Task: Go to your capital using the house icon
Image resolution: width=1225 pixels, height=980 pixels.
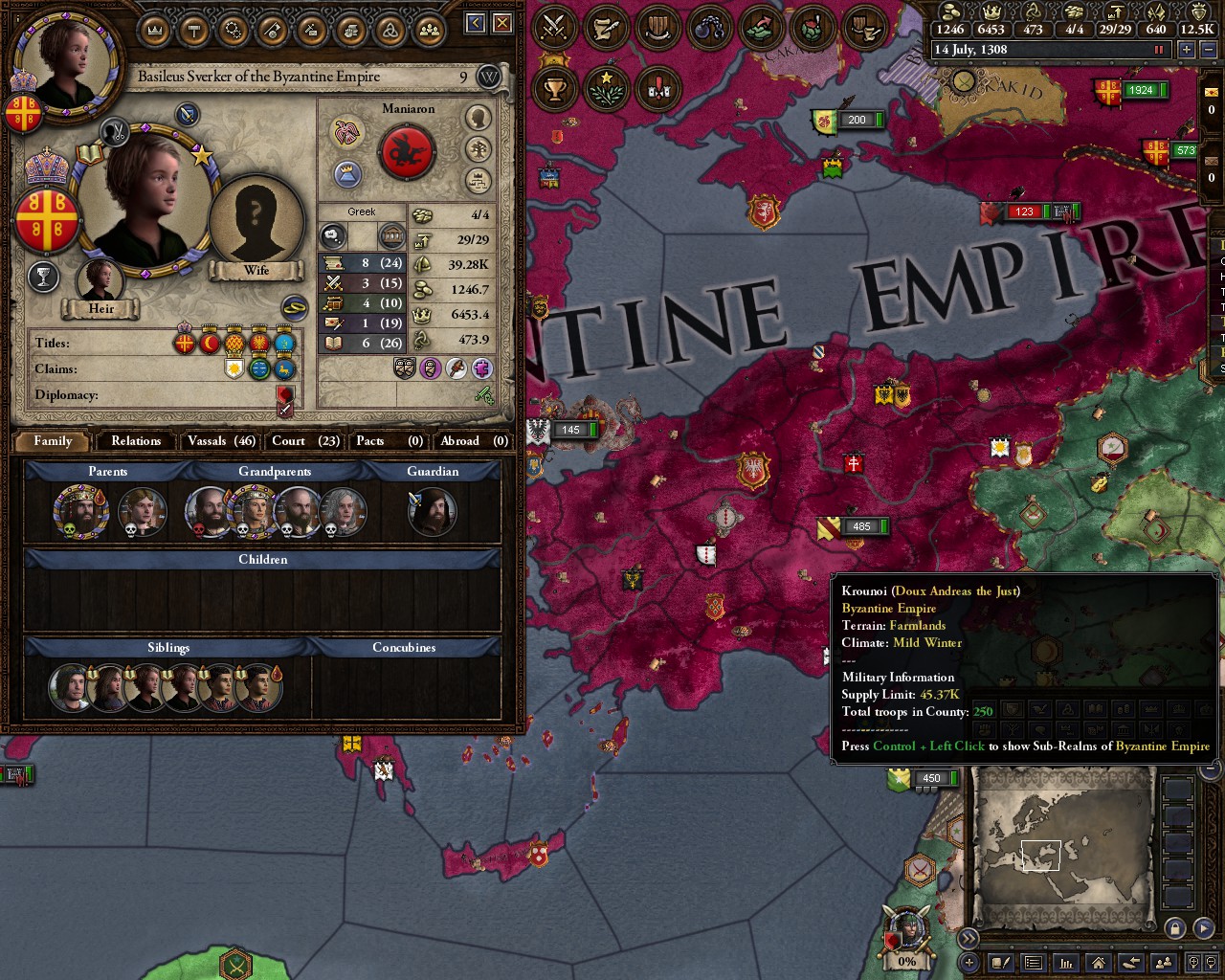Action: 1098,963
